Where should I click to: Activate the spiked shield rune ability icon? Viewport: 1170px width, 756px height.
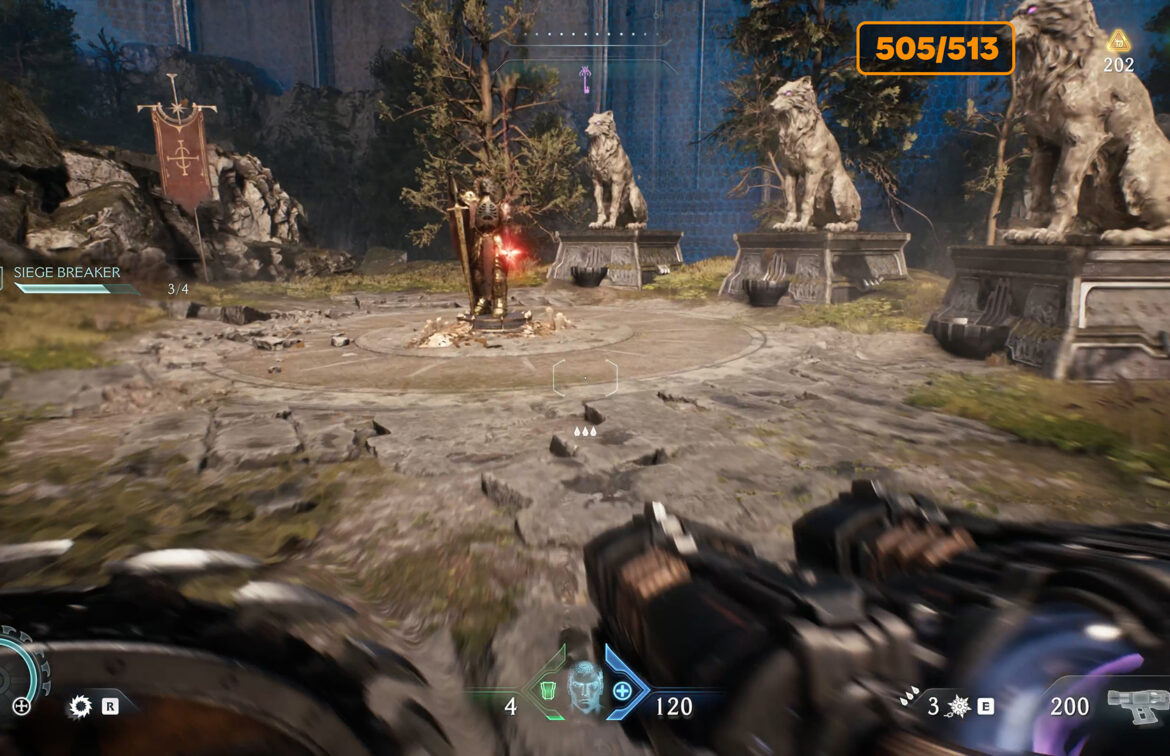point(958,706)
